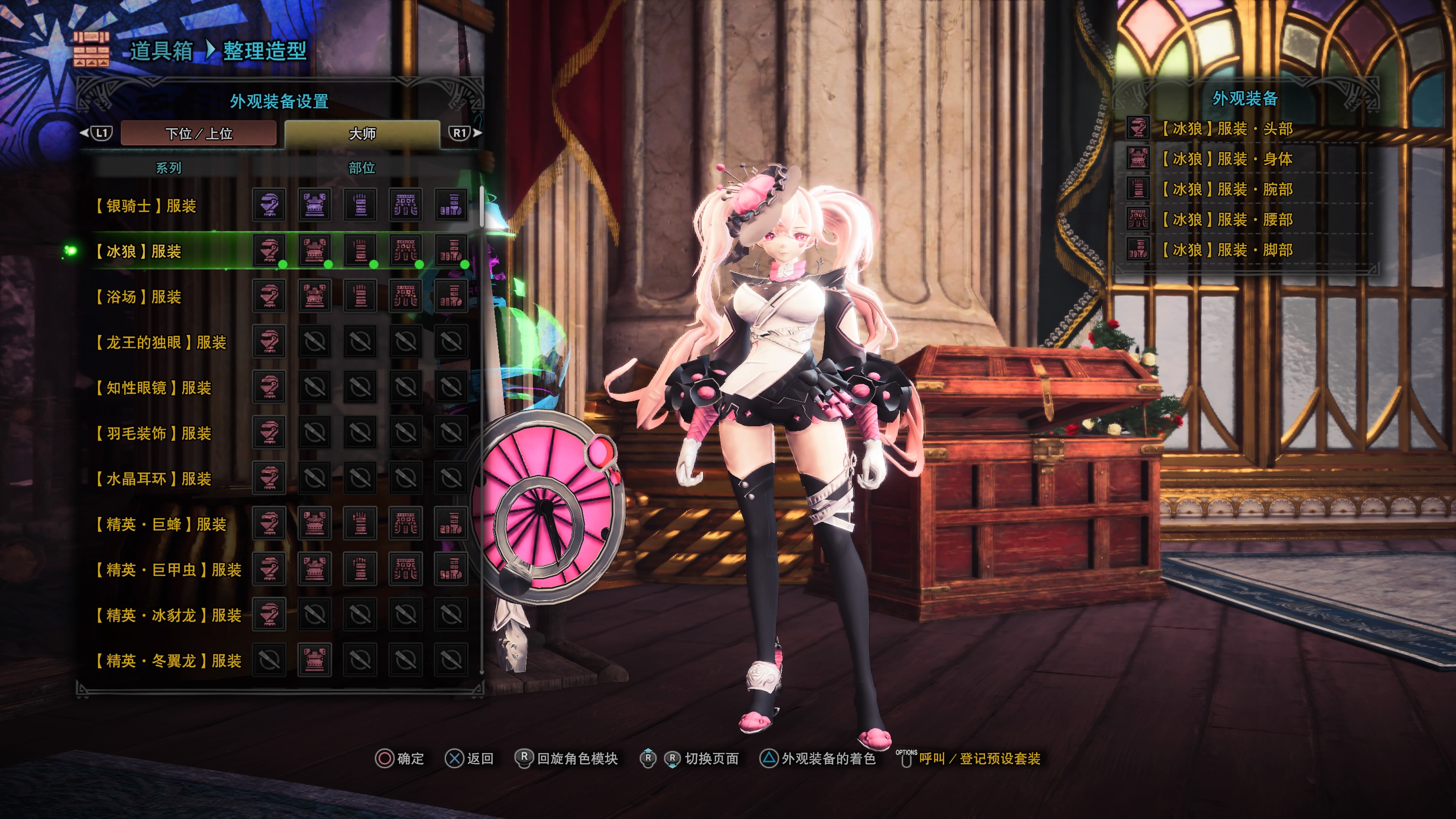Select 精英·冬翼龙 chest piece icon

coord(314,659)
